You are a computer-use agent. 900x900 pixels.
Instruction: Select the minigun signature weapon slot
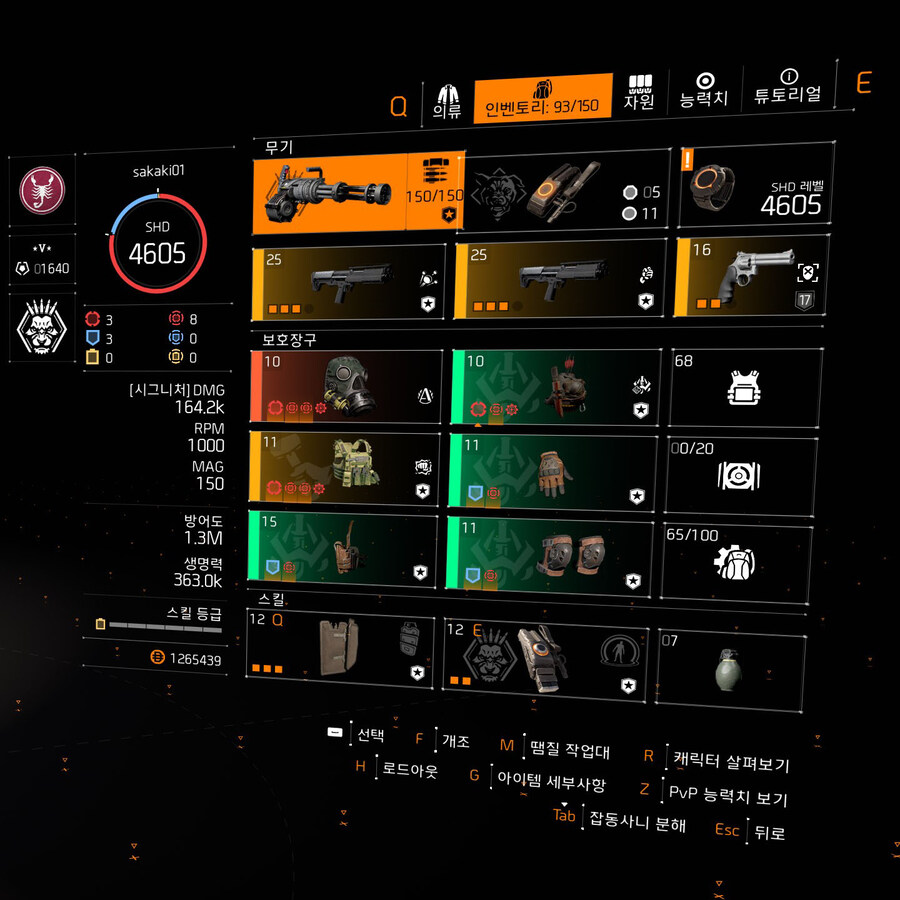(x=358, y=193)
